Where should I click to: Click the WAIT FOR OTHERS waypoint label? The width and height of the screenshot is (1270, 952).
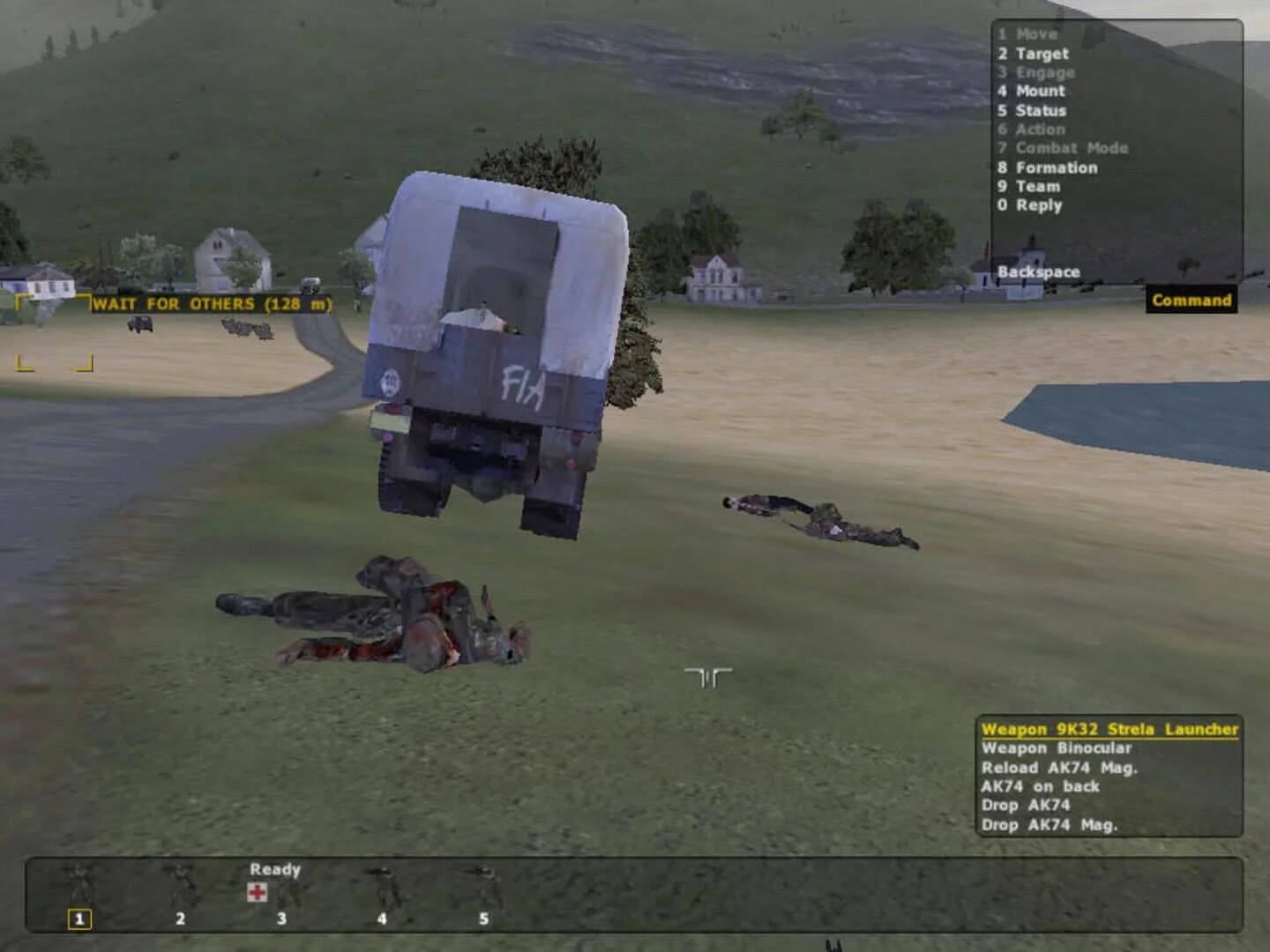pos(214,302)
